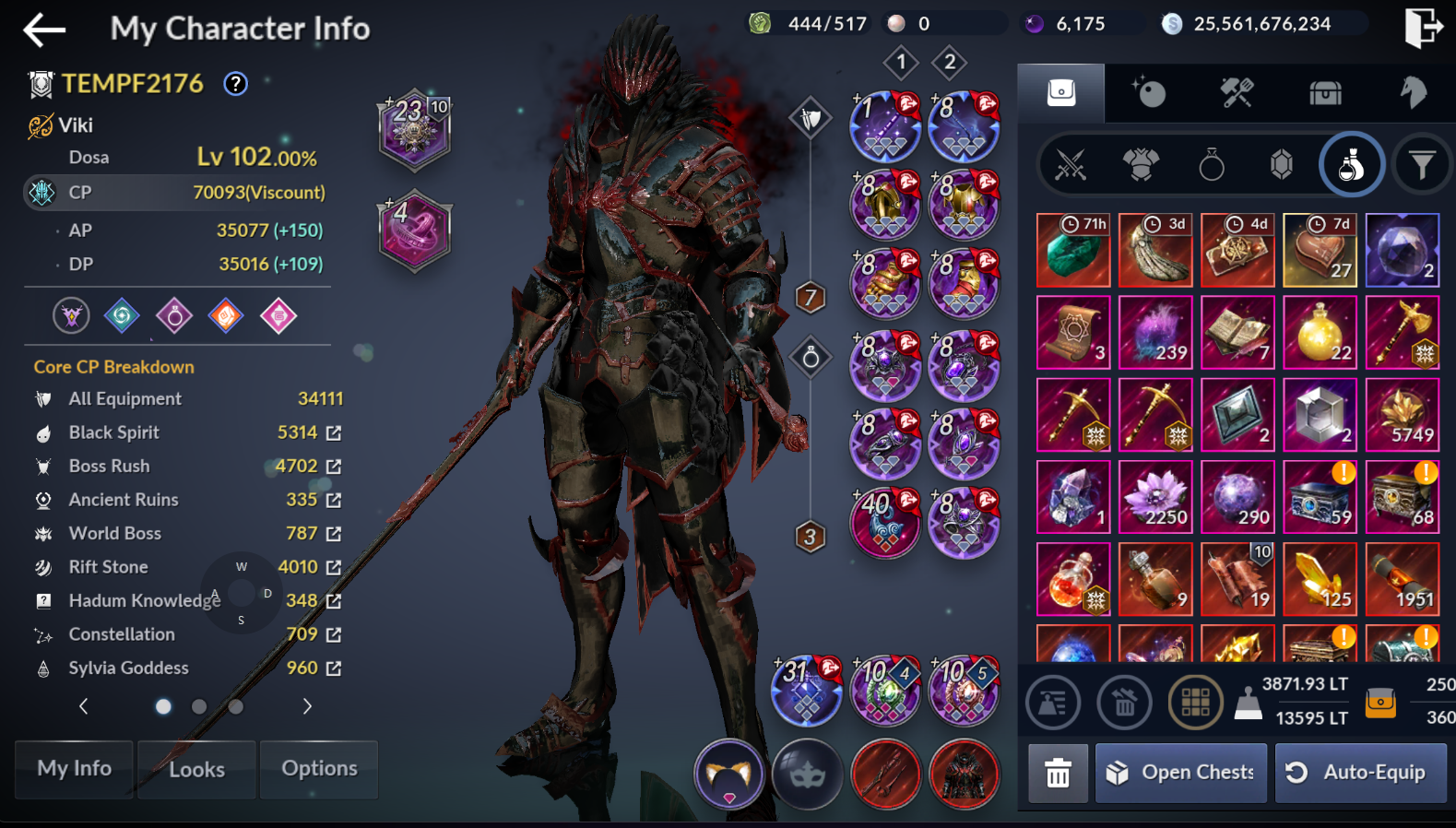Image resolution: width=1456 pixels, height=828 pixels.
Task: Go back with the arrow button
Action: point(44,30)
